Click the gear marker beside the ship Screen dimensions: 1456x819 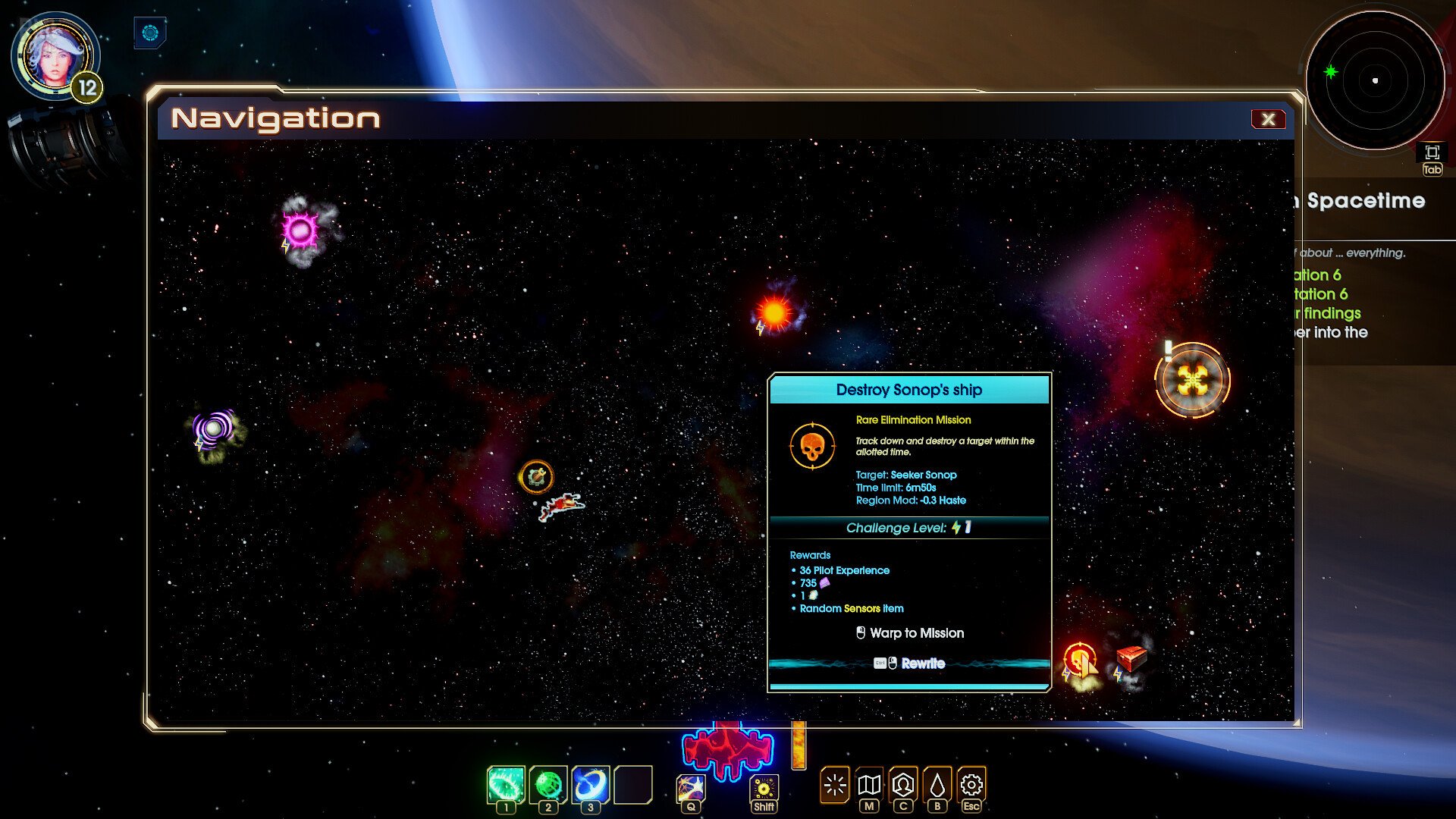point(537,477)
